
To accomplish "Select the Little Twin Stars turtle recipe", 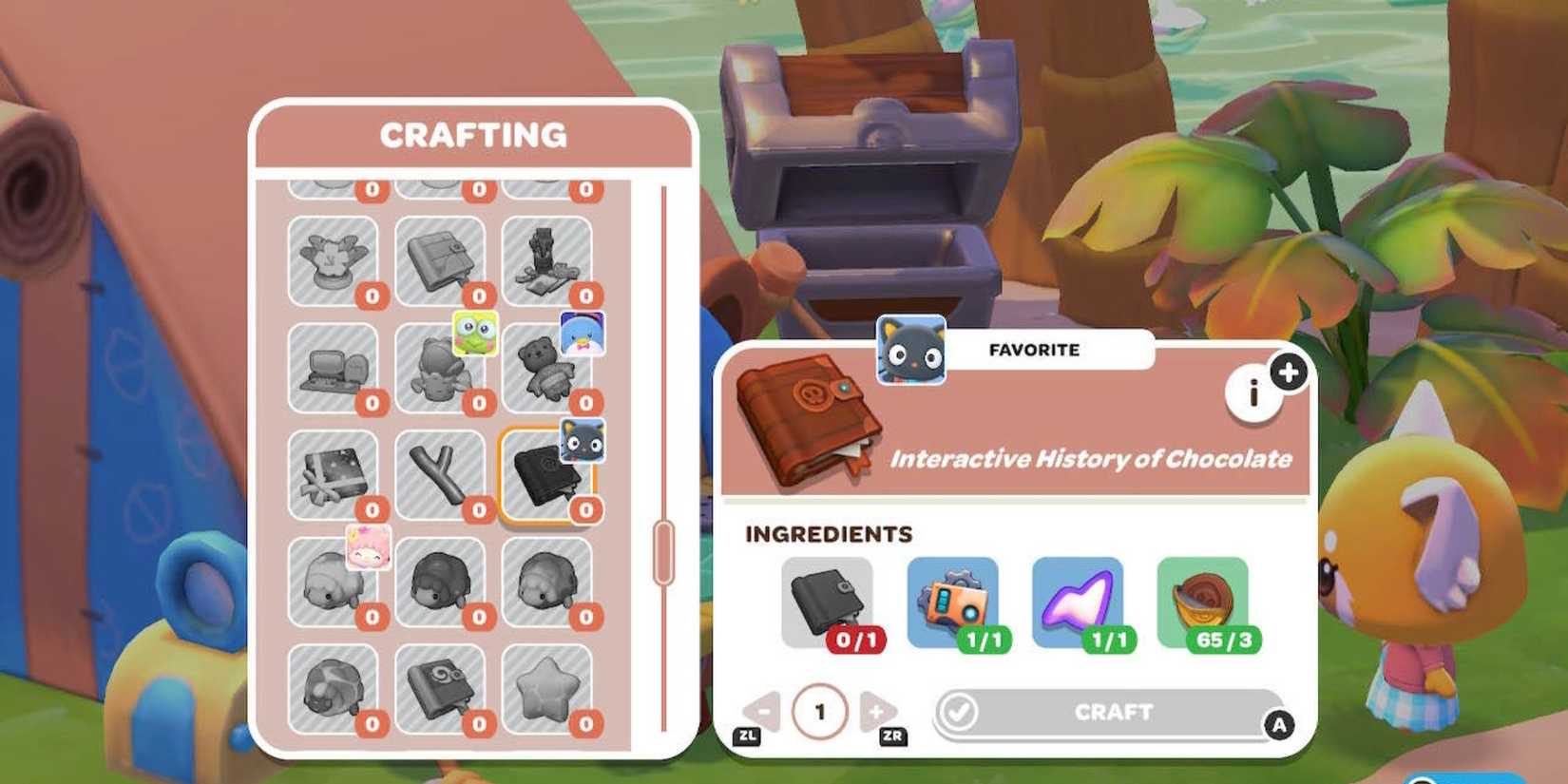I will (333, 584).
